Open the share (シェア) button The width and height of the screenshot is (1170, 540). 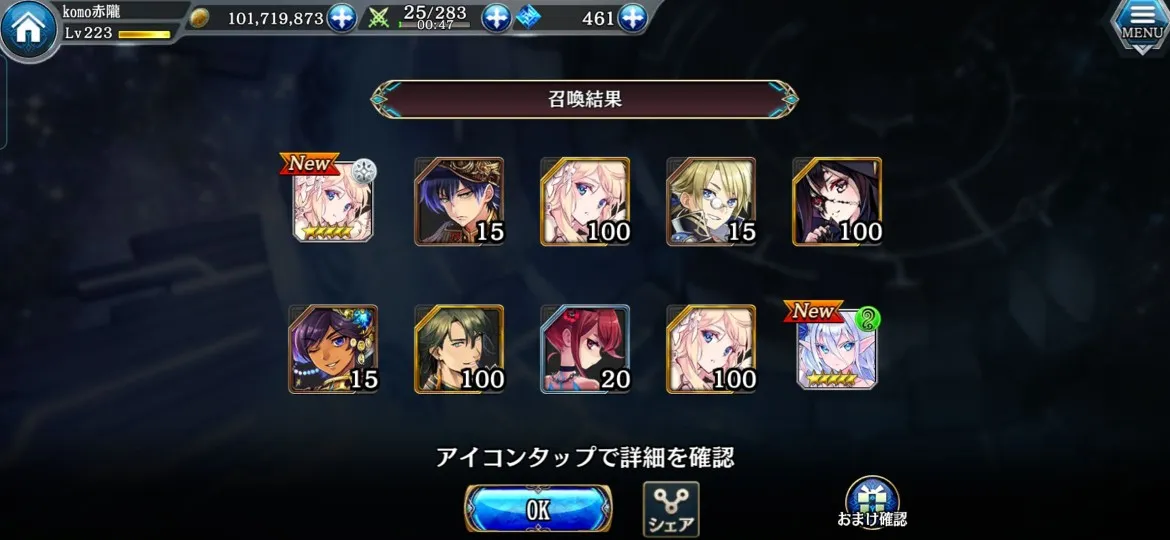[670, 508]
